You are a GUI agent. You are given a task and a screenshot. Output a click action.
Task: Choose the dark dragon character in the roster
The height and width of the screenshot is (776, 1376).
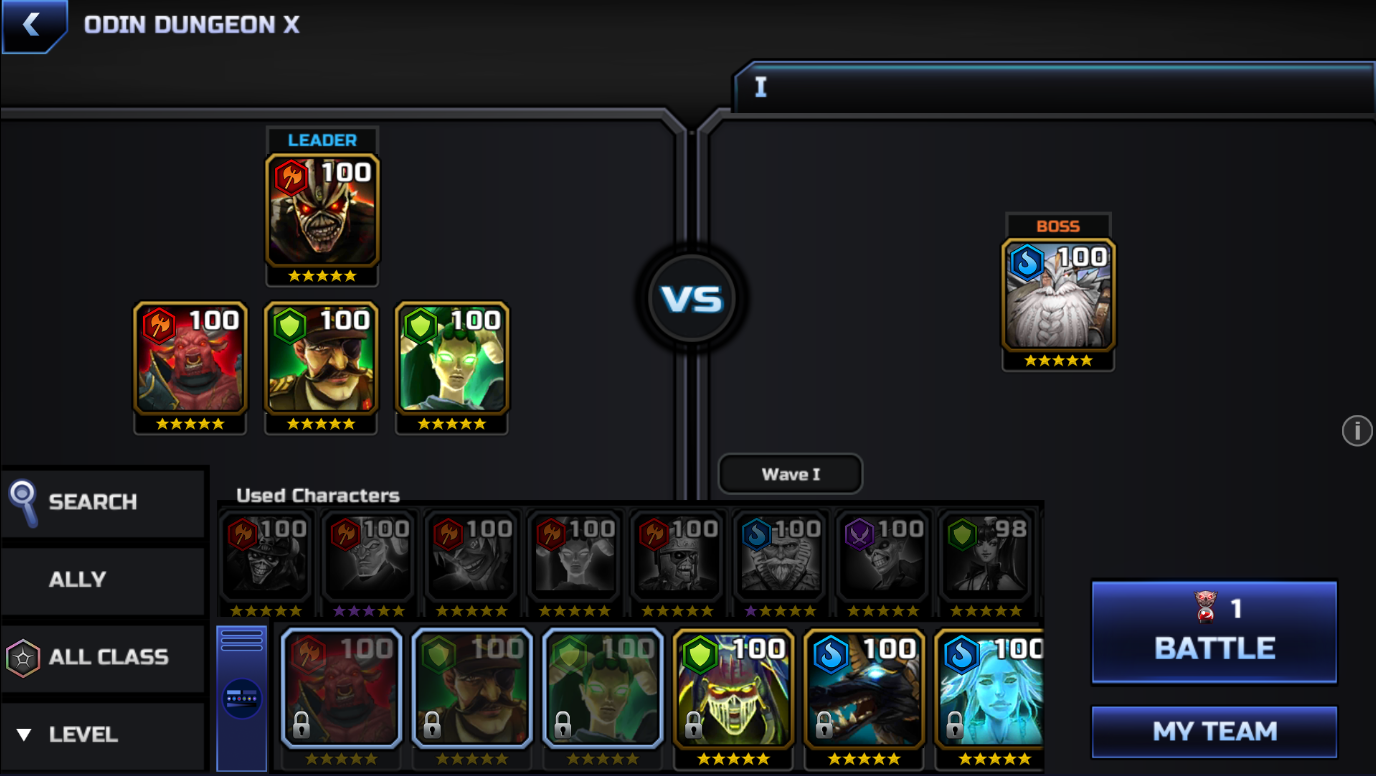coord(864,690)
